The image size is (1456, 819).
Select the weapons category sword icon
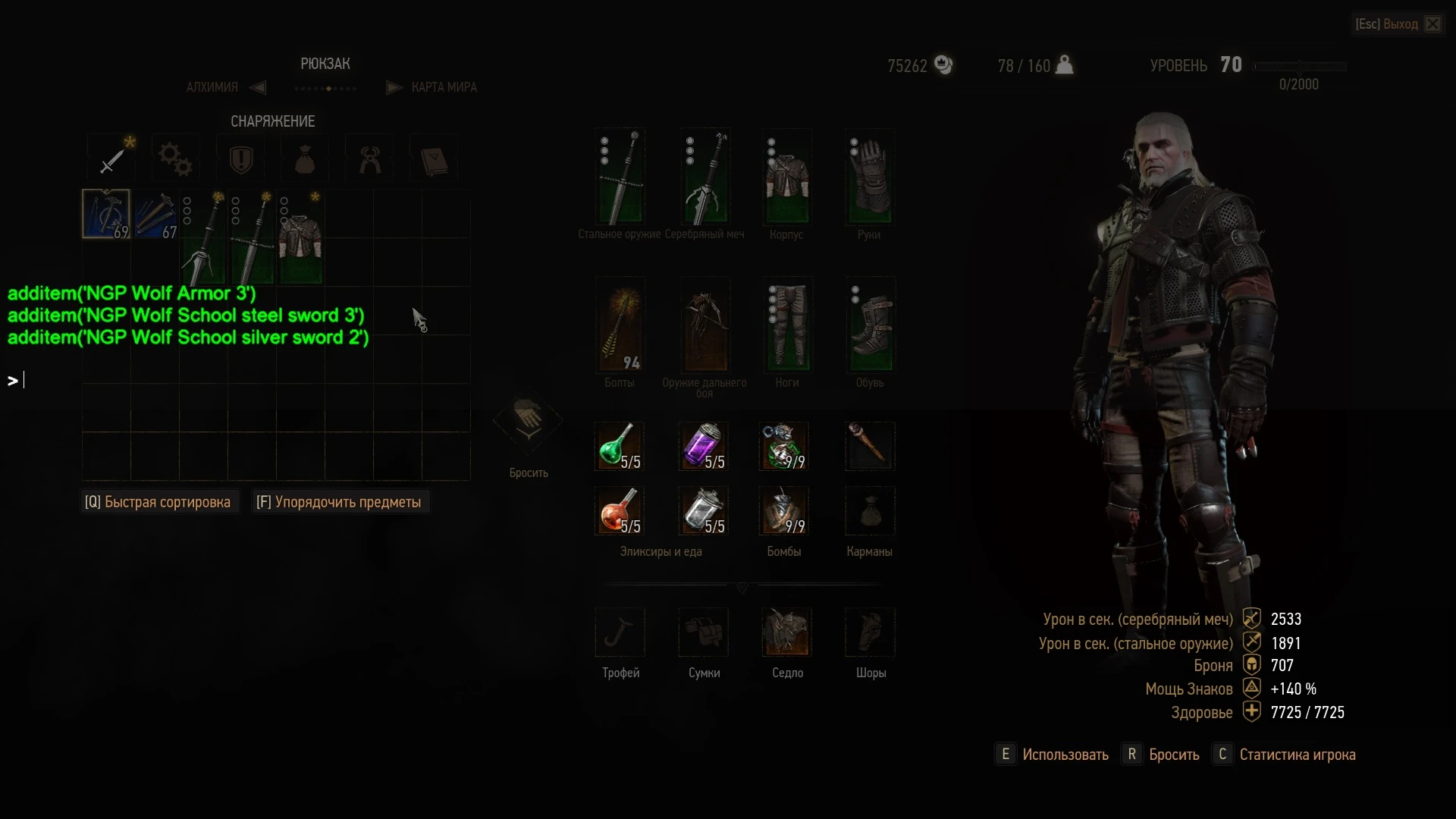[111, 158]
